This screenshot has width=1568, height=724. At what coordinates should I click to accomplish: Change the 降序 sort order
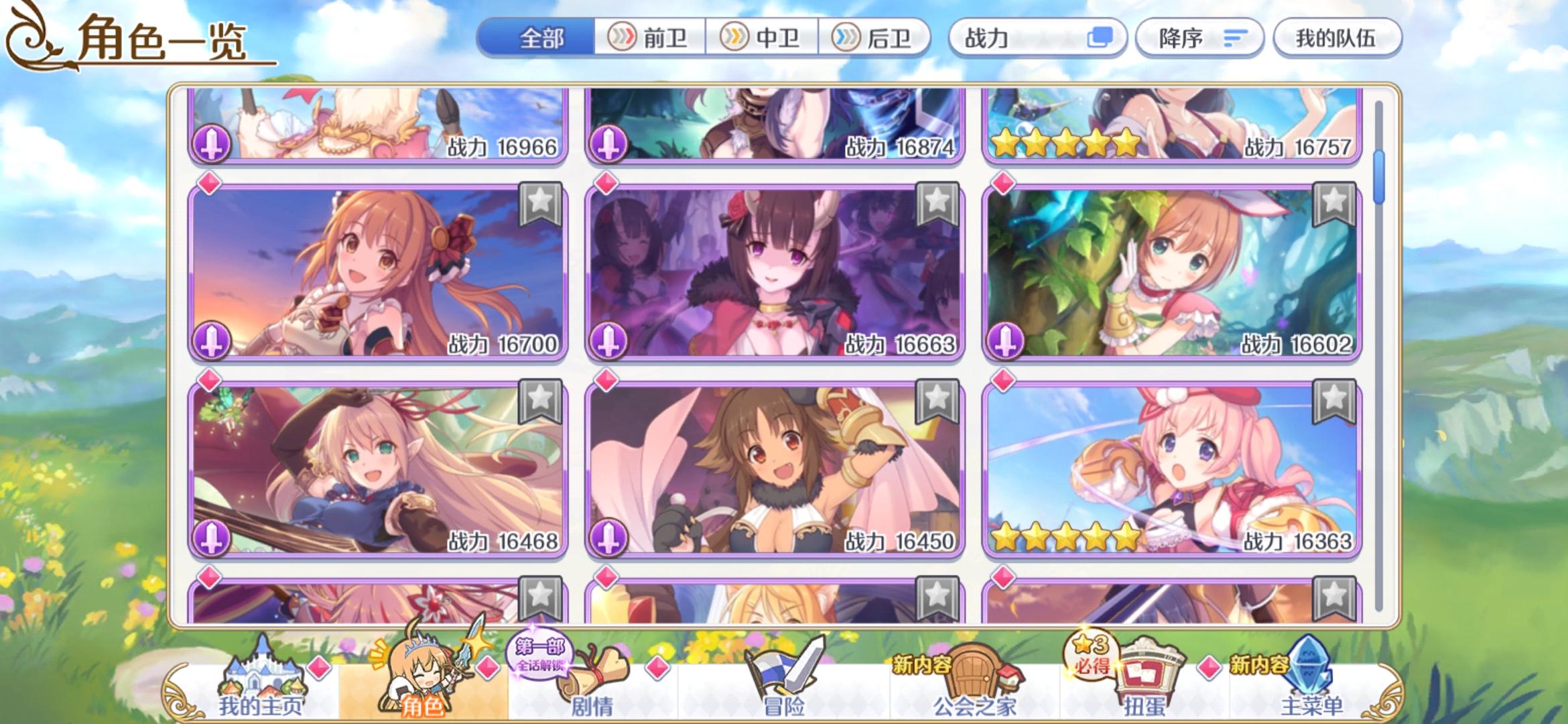tap(1199, 38)
